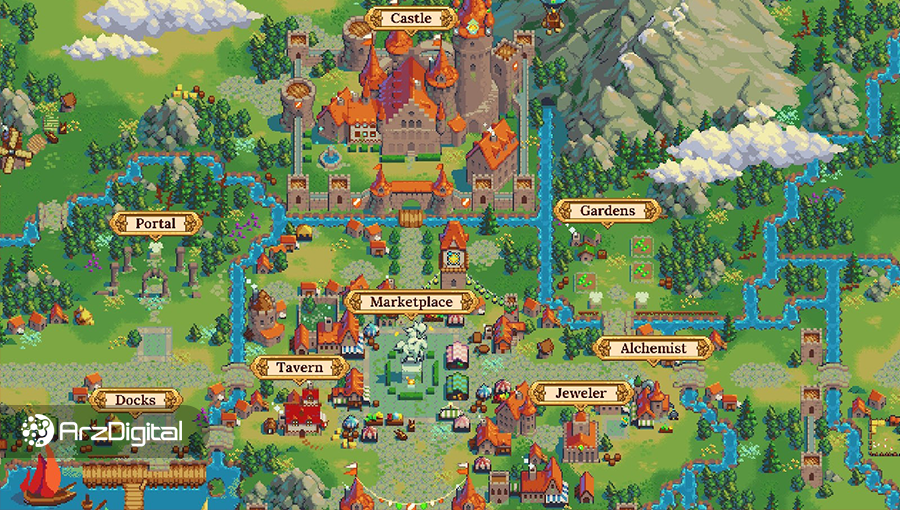Choose the Alchemist location label

(x=653, y=348)
